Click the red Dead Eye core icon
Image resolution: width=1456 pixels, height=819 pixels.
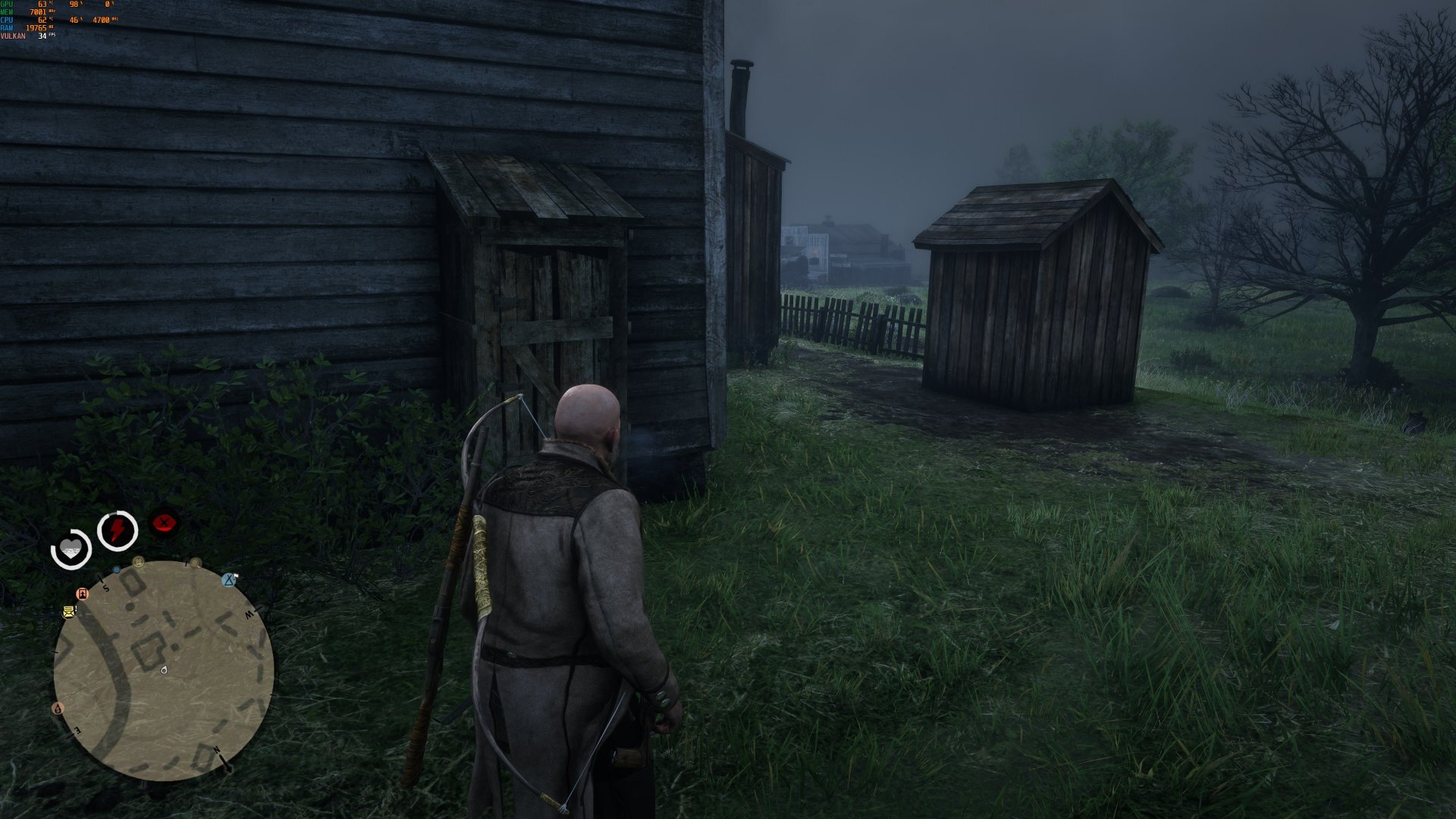(163, 522)
